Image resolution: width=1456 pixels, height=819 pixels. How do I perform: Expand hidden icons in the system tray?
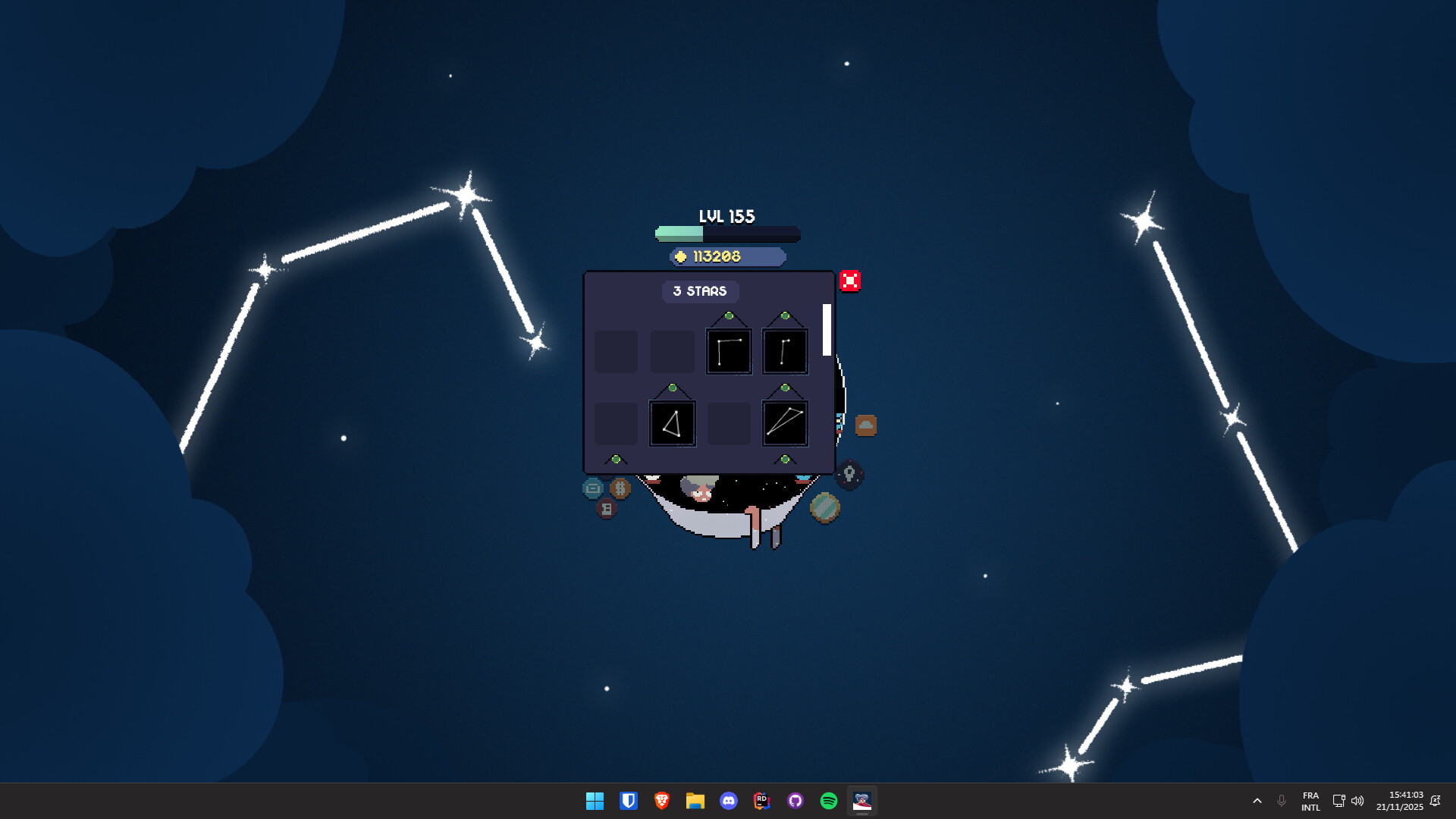click(x=1257, y=801)
